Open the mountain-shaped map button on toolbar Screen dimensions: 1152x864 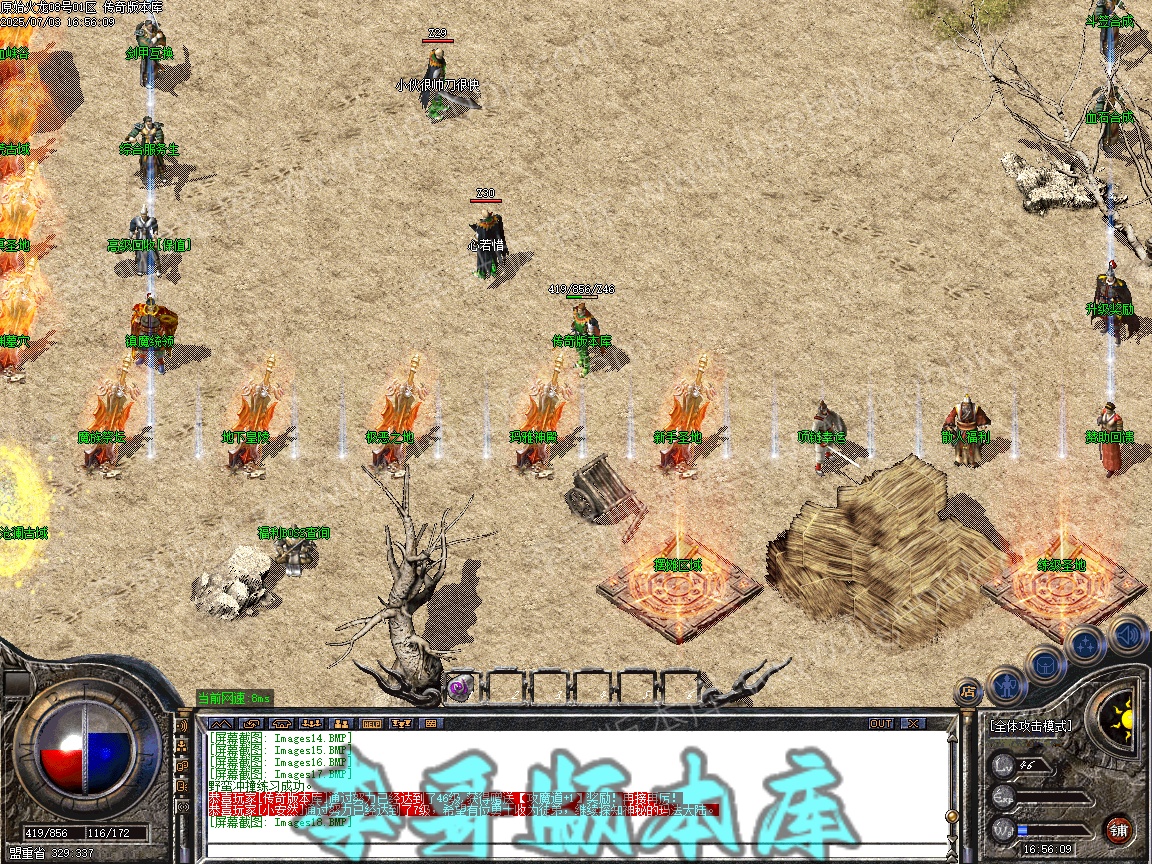click(220, 723)
